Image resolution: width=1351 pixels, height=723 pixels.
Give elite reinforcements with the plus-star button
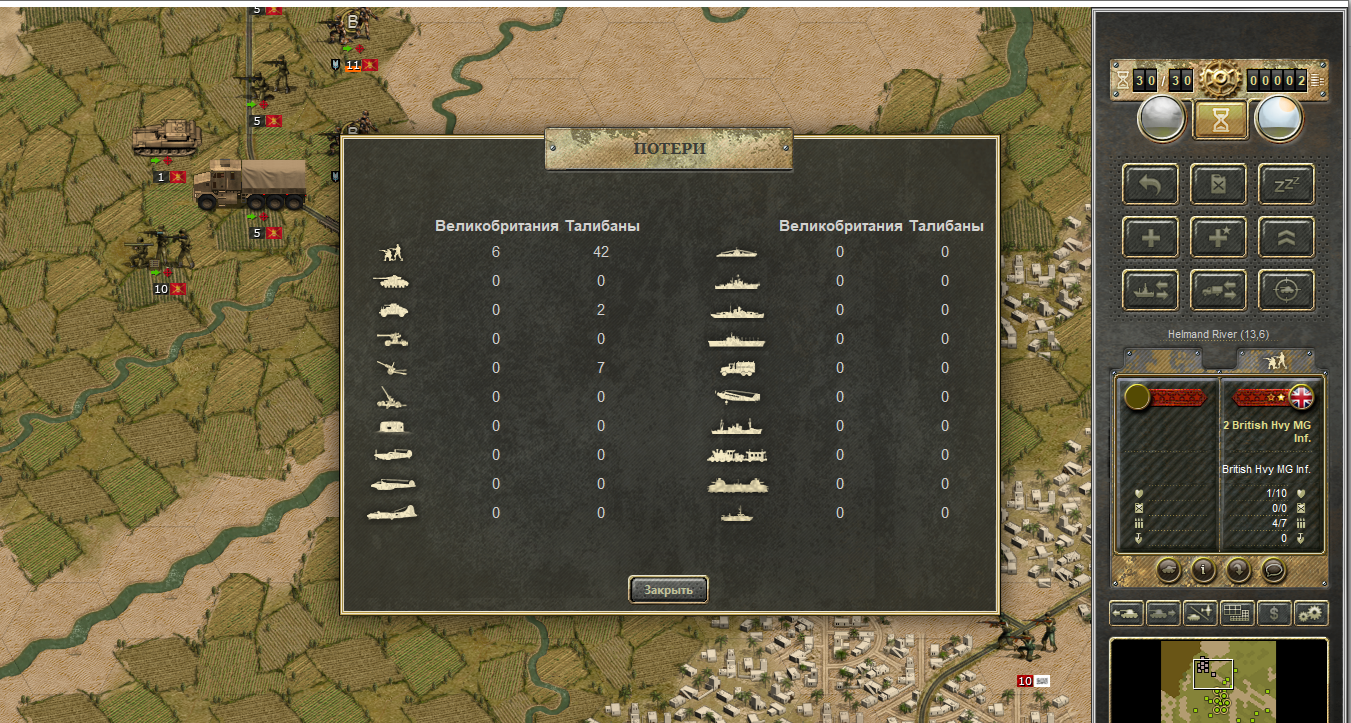click(1219, 237)
